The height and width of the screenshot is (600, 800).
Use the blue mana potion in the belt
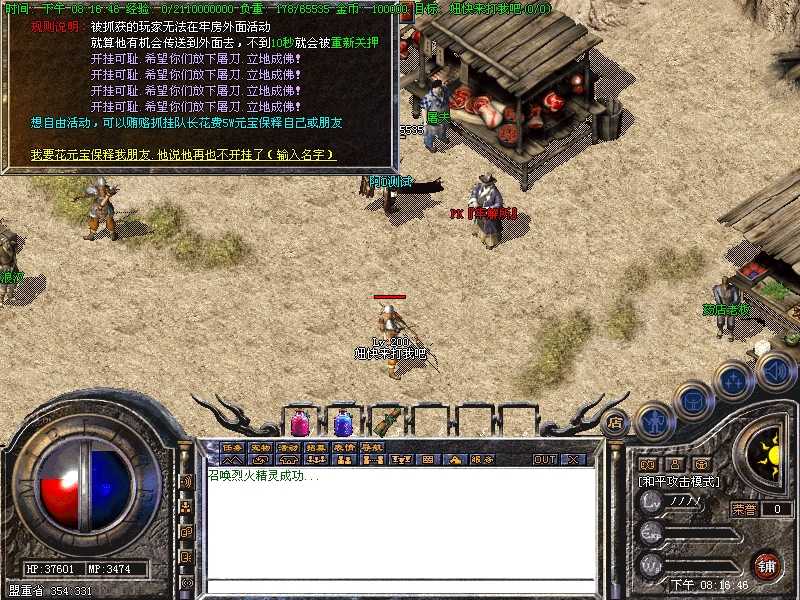pos(343,421)
